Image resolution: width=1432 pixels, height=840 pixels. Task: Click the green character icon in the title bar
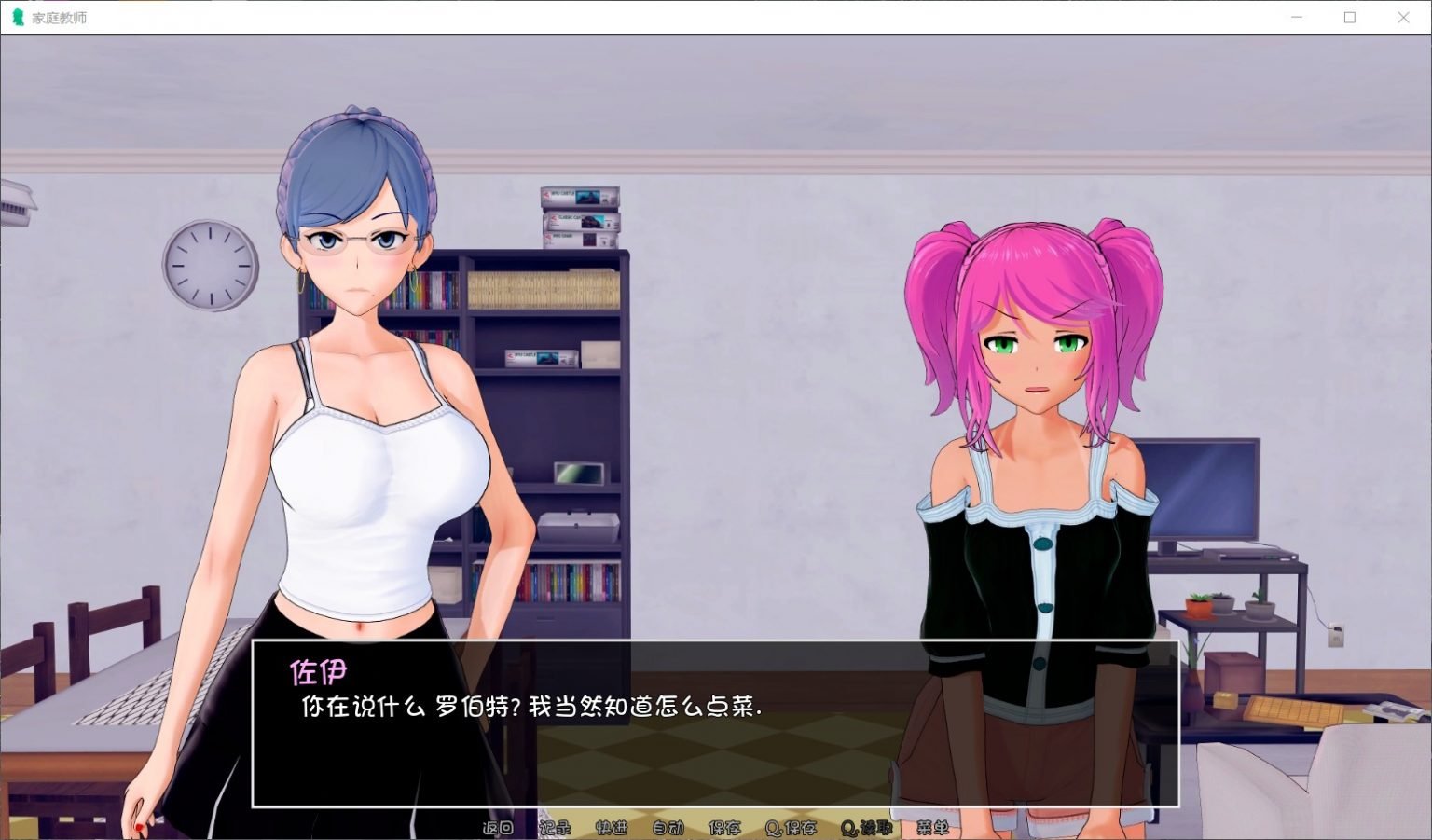(x=16, y=17)
